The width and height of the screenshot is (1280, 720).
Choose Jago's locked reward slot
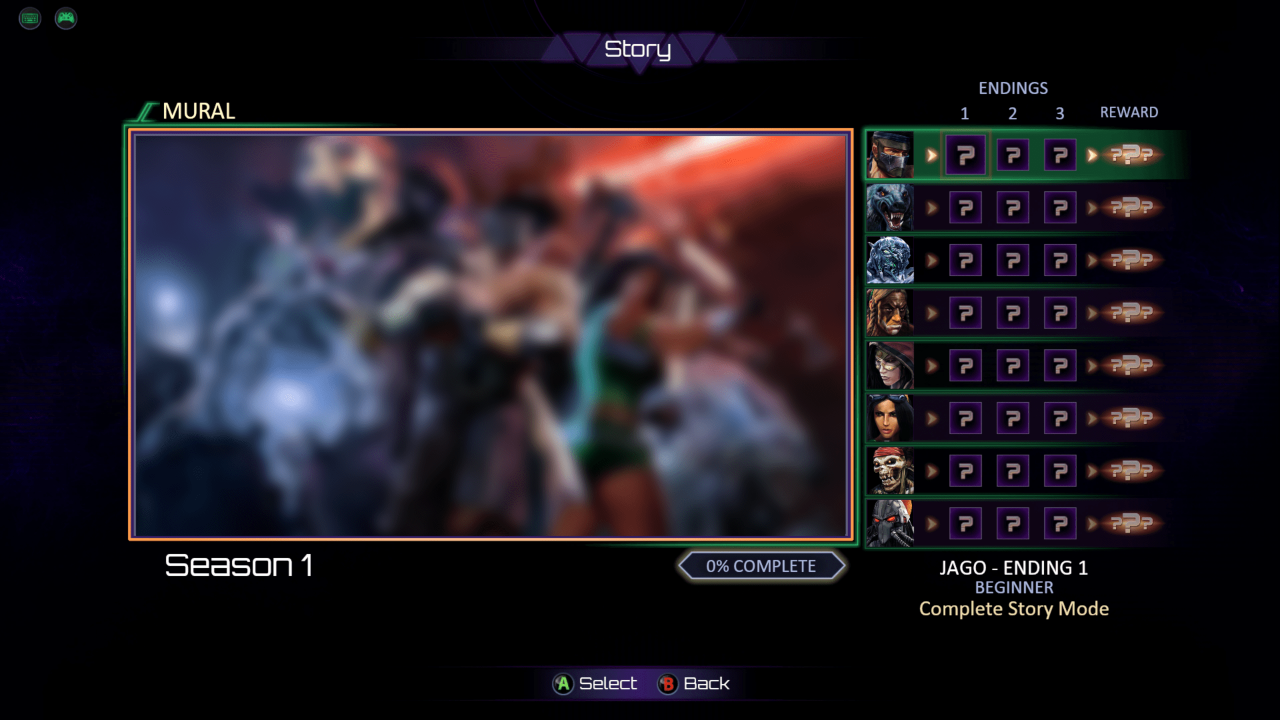pos(1129,155)
